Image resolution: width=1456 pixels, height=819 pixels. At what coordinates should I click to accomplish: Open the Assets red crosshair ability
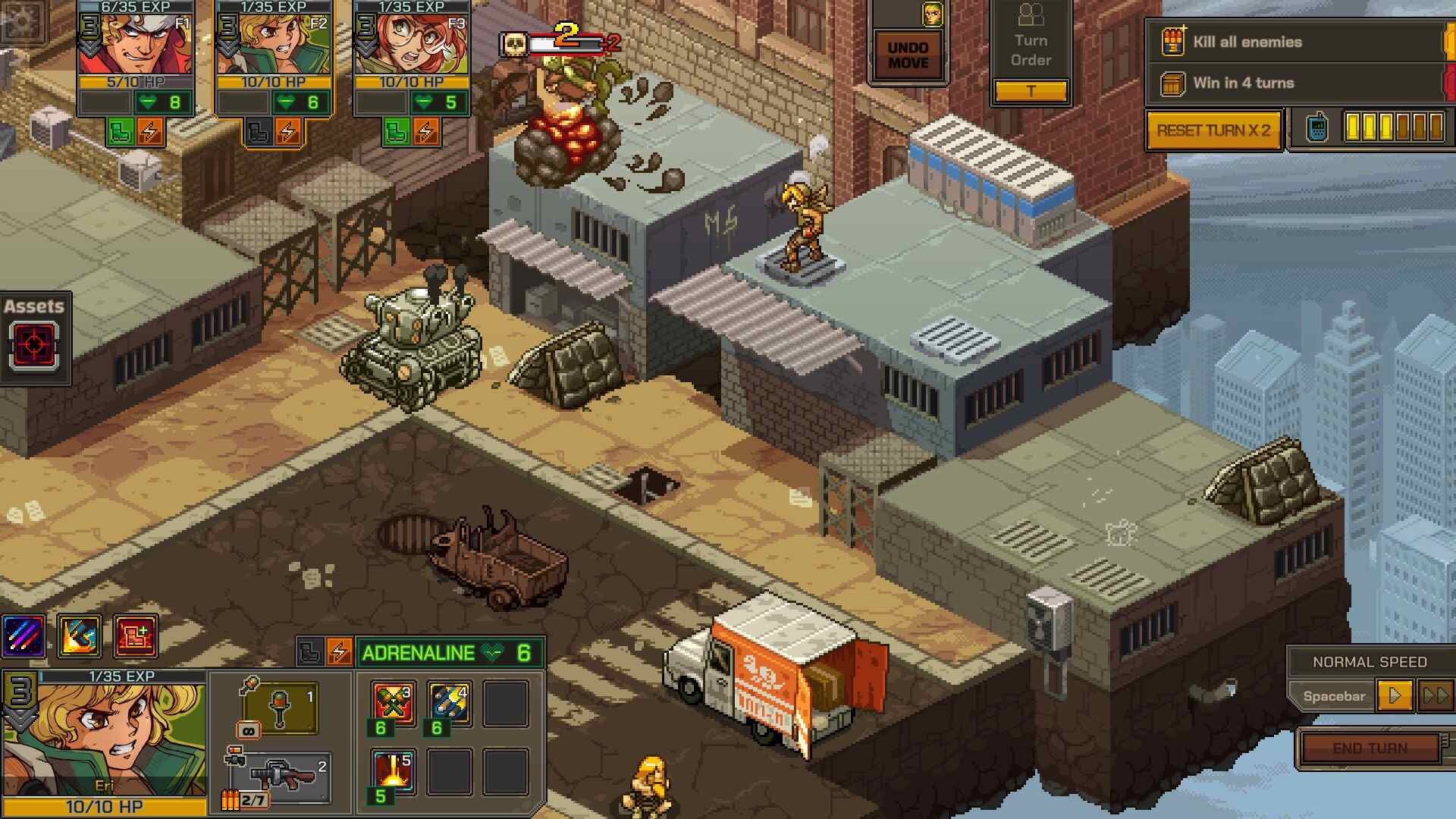34,346
